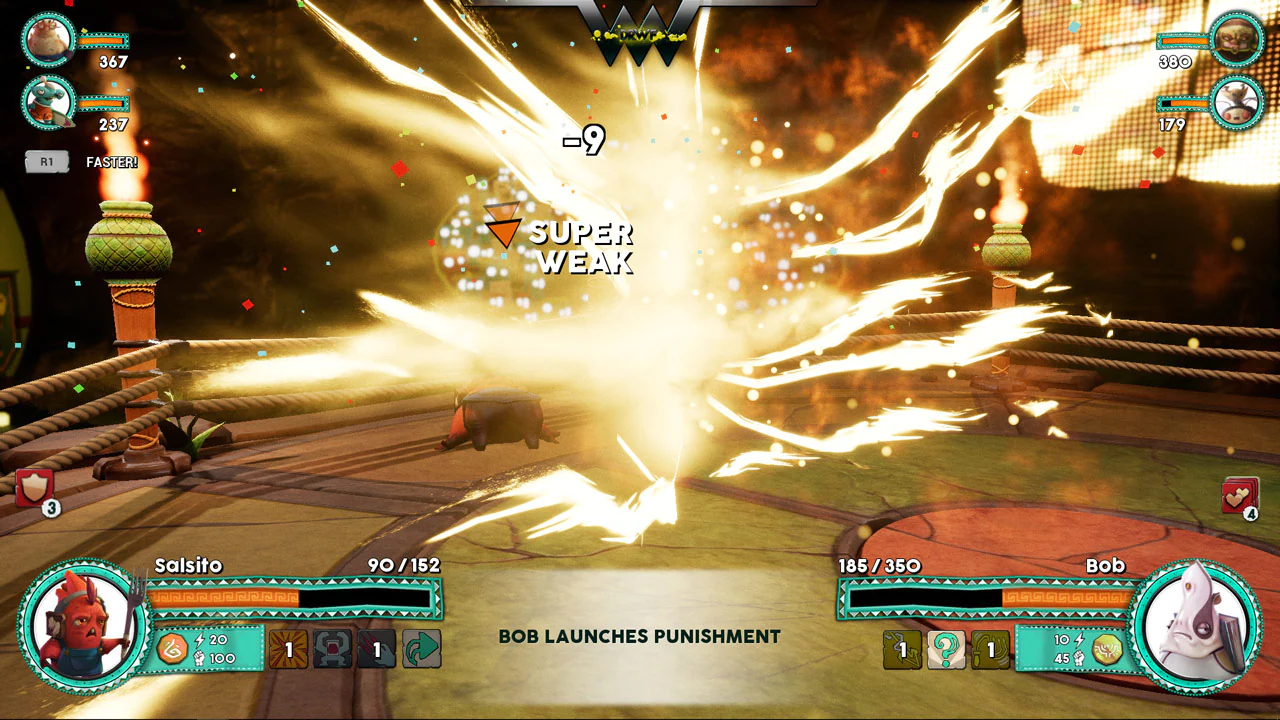The width and height of the screenshot is (1280, 720).
Task: Click the green swap arrow ability icon
Action: point(419,649)
